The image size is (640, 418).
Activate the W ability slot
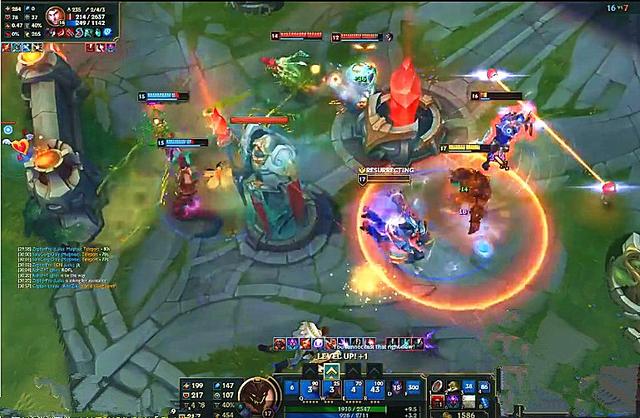click(x=331, y=388)
